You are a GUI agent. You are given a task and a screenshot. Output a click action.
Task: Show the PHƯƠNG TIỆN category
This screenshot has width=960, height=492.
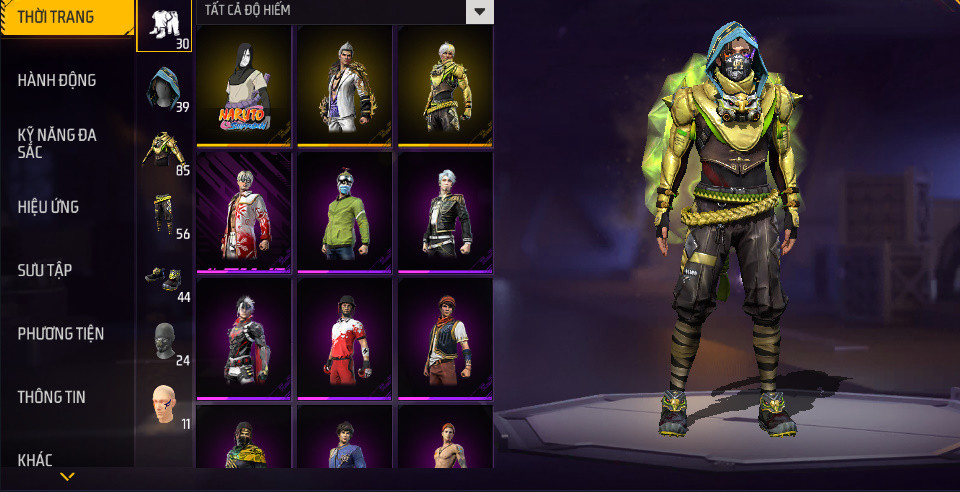coord(61,333)
